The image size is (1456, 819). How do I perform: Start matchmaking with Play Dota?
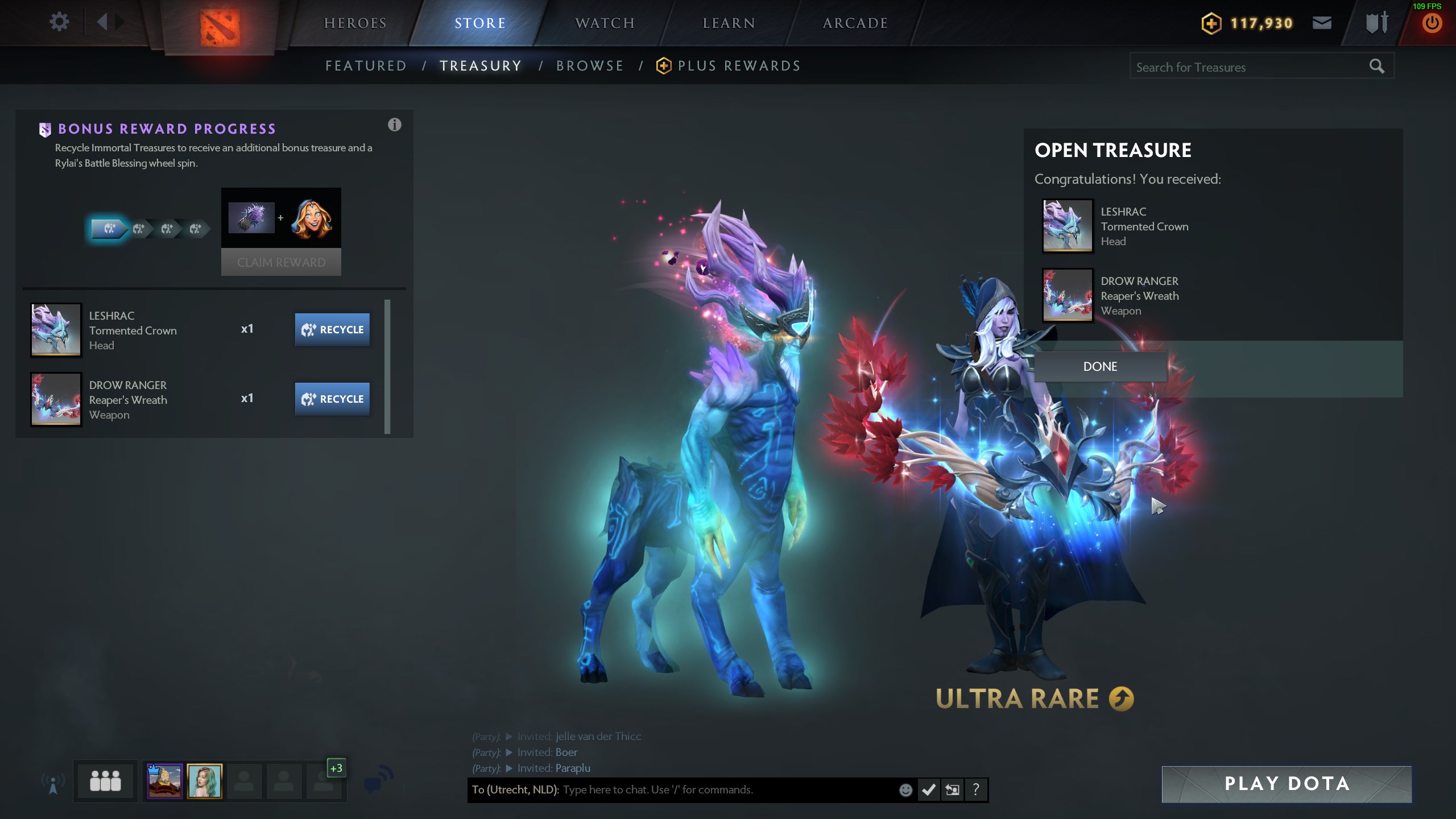point(1287,784)
